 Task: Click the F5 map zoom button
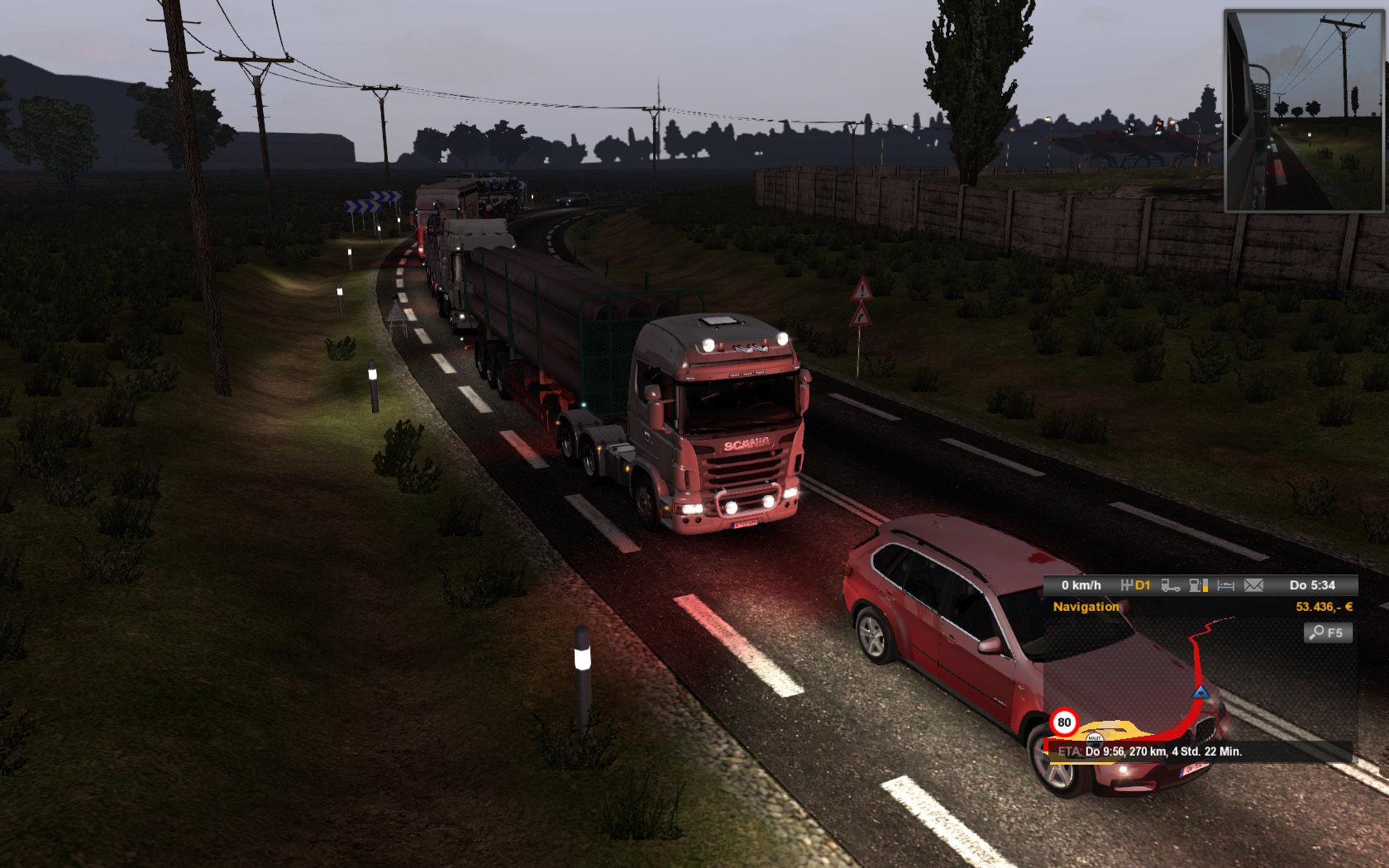click(1328, 632)
